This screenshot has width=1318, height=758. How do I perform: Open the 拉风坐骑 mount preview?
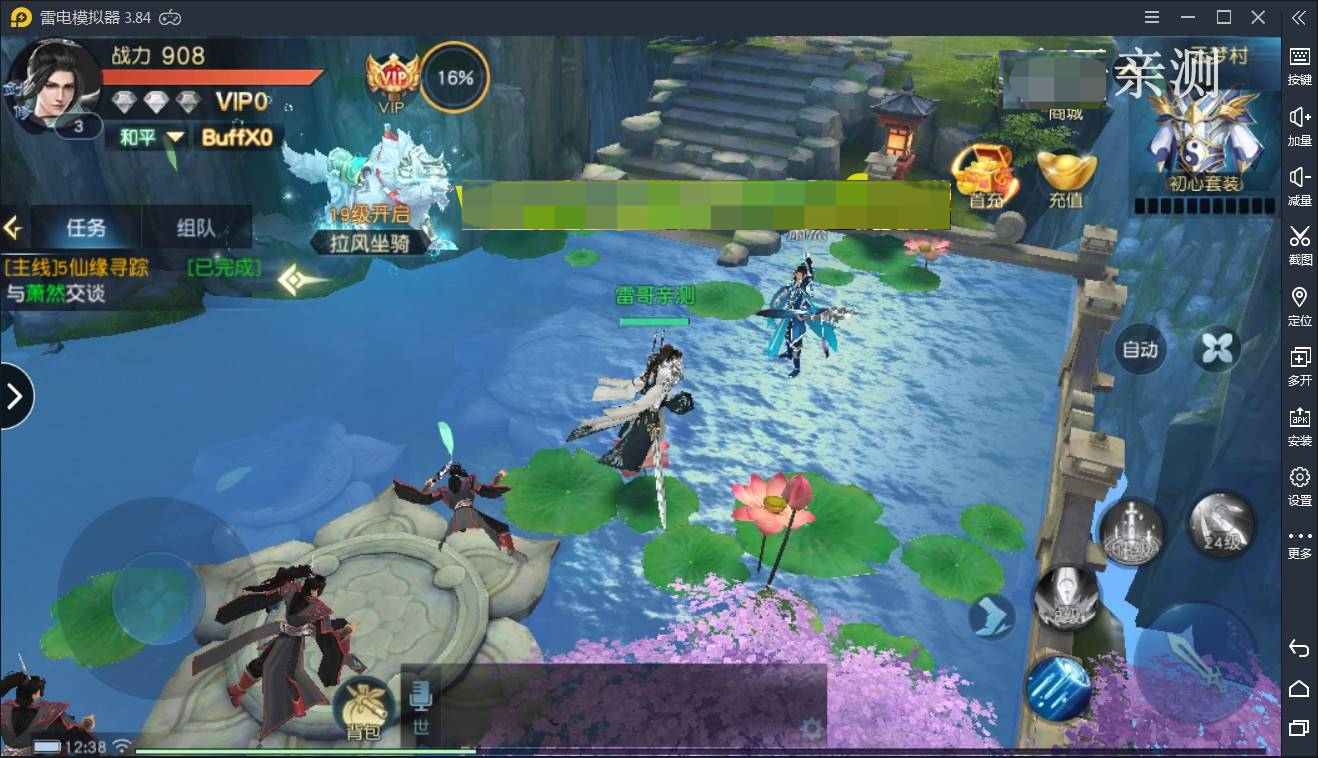[x=372, y=200]
